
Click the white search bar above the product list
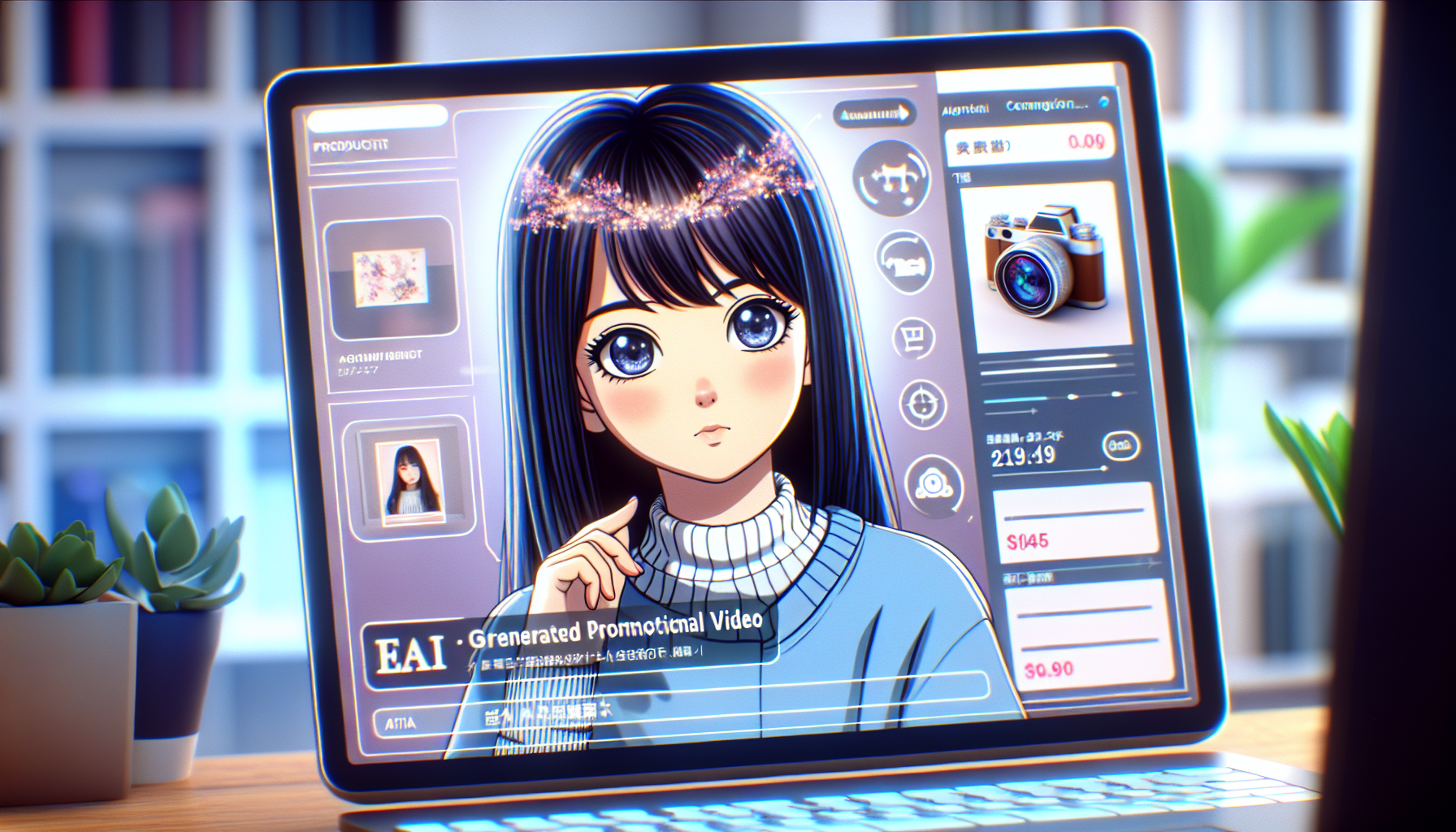point(376,119)
